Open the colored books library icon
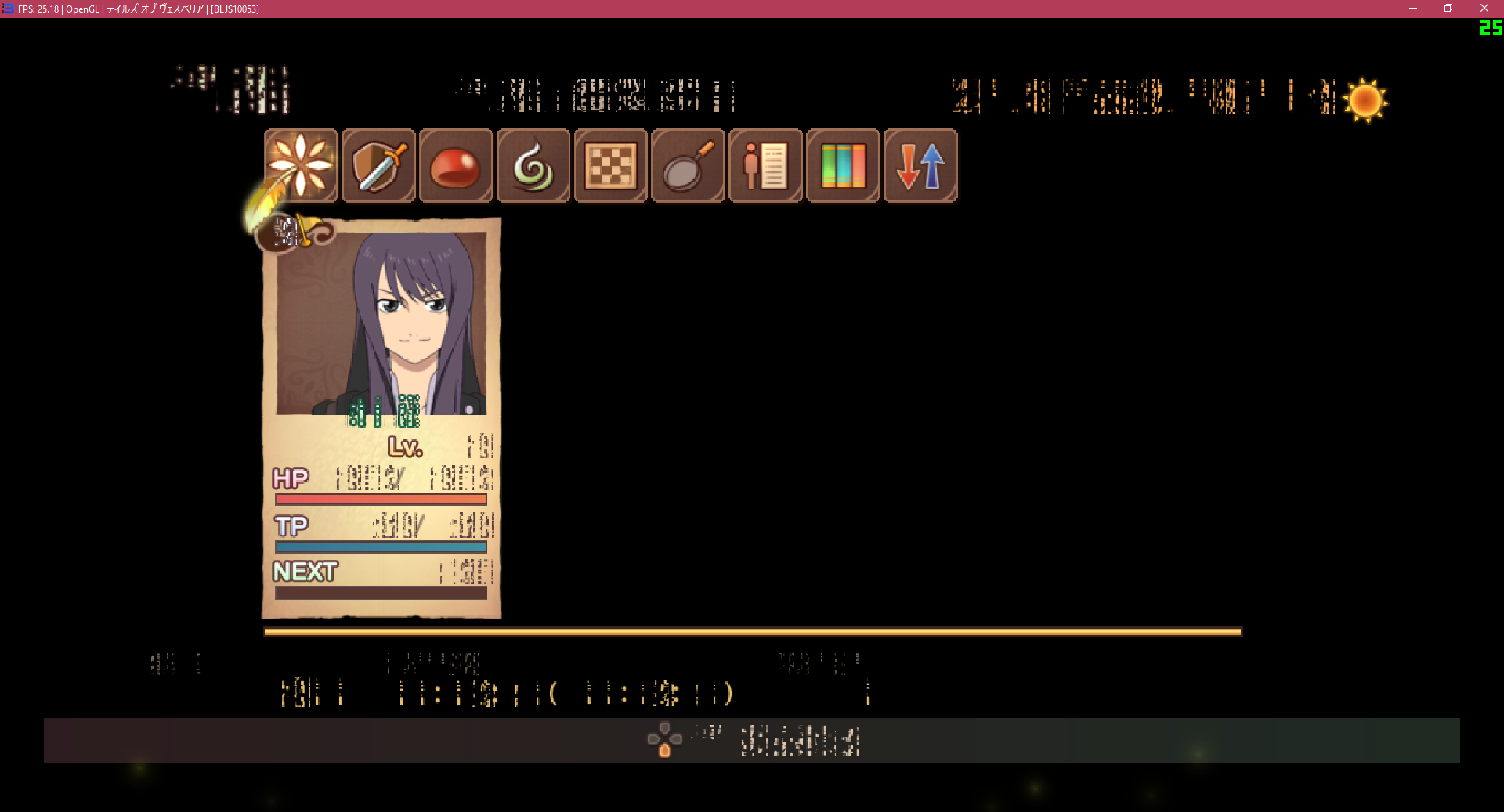Screen dimensions: 1504x812 [x=843, y=166]
